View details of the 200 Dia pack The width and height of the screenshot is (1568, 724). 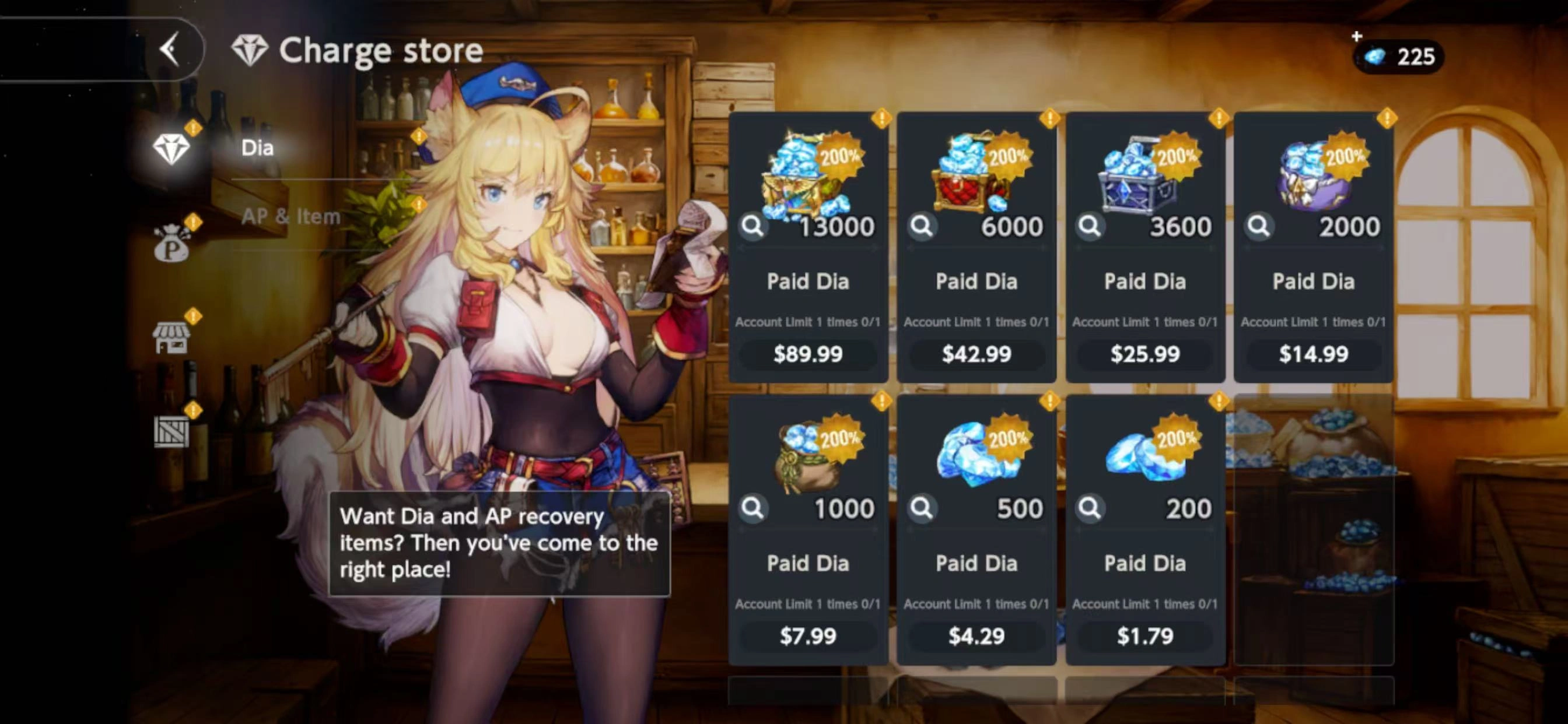point(1090,508)
